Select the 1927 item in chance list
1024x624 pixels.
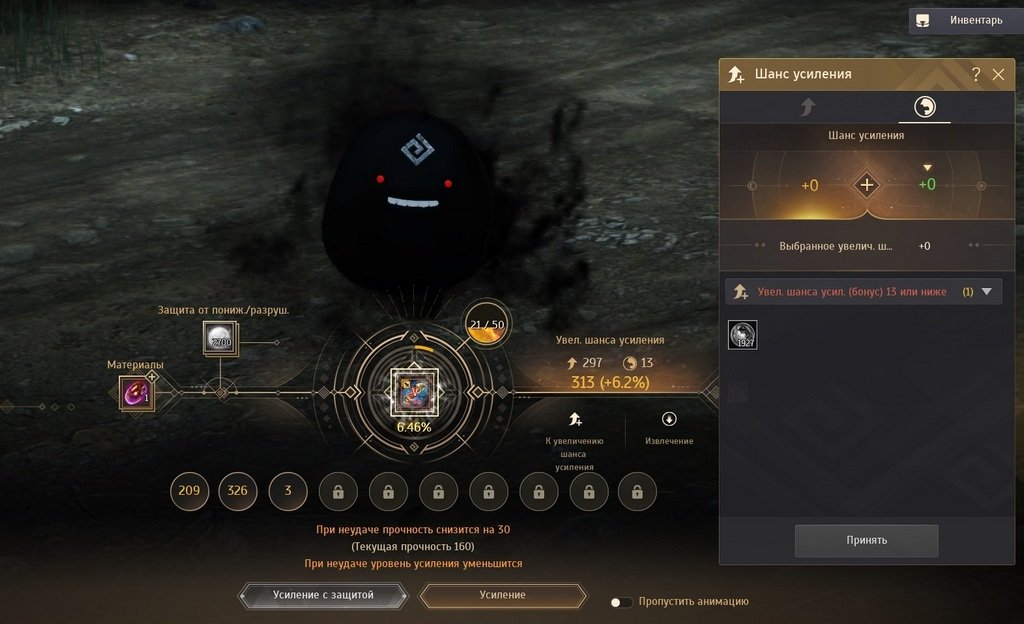(743, 335)
